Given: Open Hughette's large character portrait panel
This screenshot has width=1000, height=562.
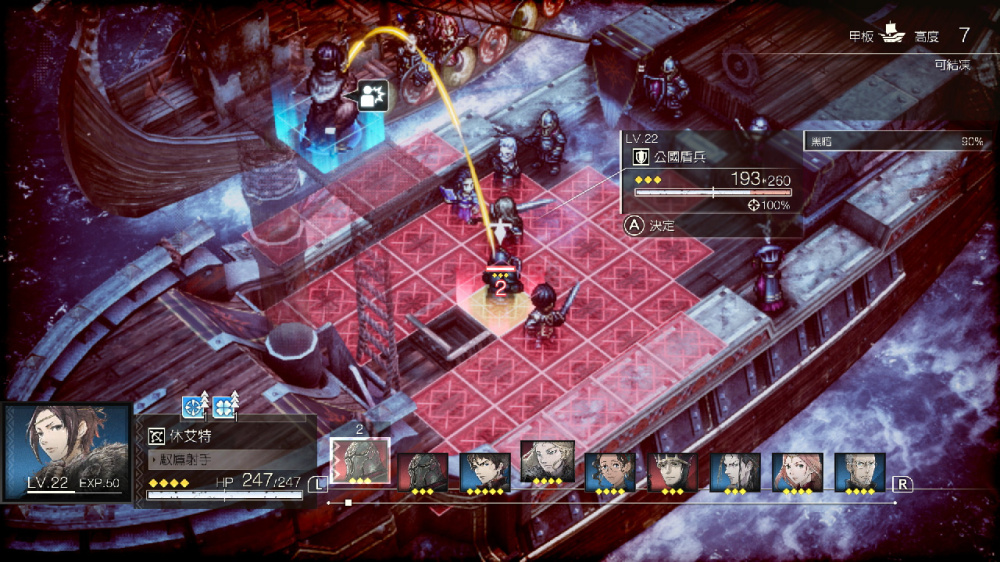Looking at the screenshot, I should coord(67,452).
